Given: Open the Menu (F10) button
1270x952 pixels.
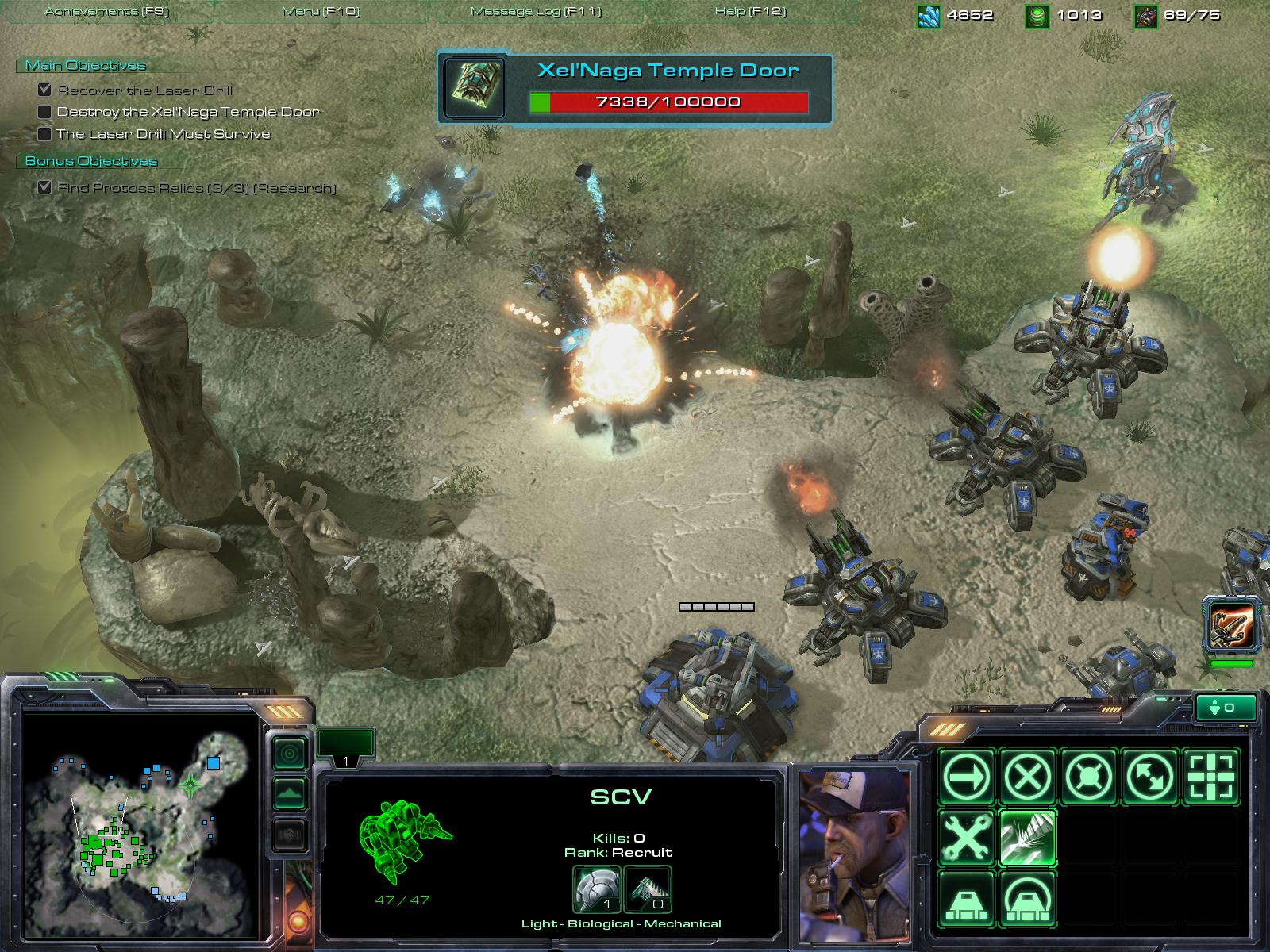Looking at the screenshot, I should coord(321,11).
